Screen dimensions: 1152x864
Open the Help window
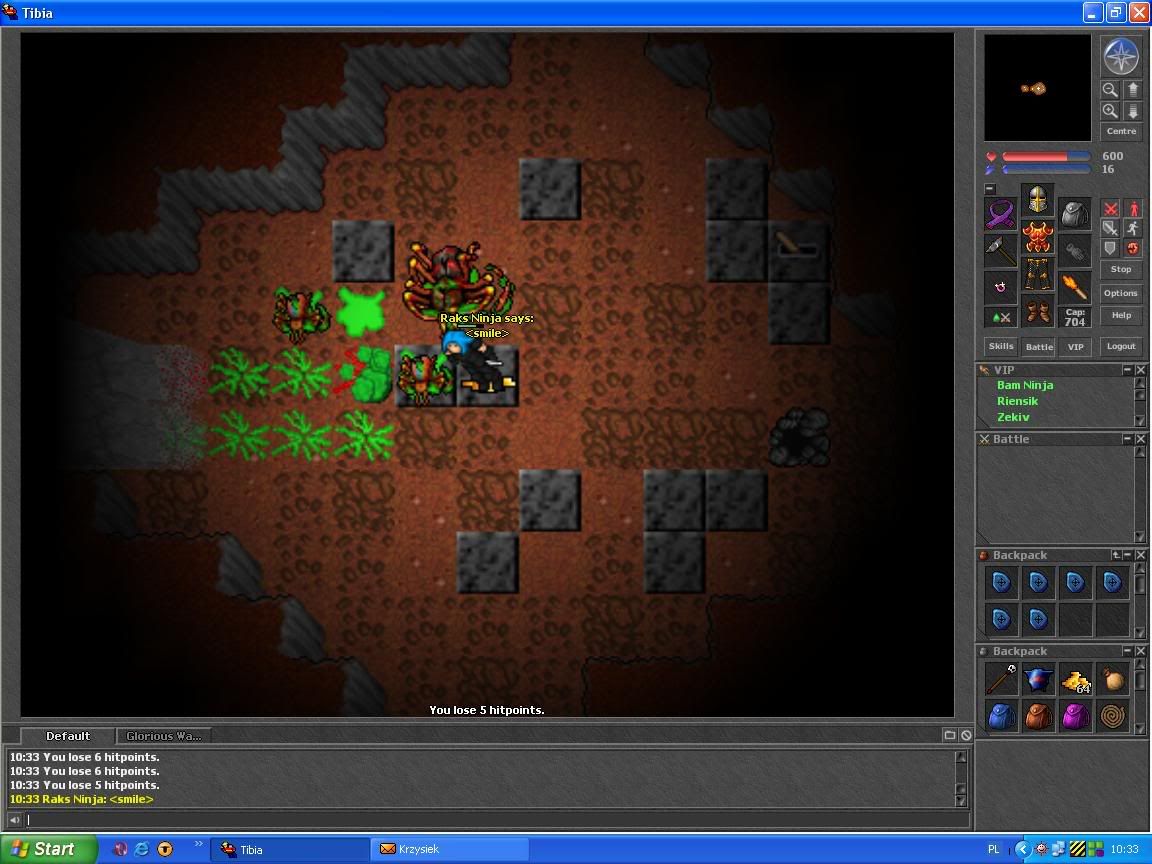coord(1121,315)
